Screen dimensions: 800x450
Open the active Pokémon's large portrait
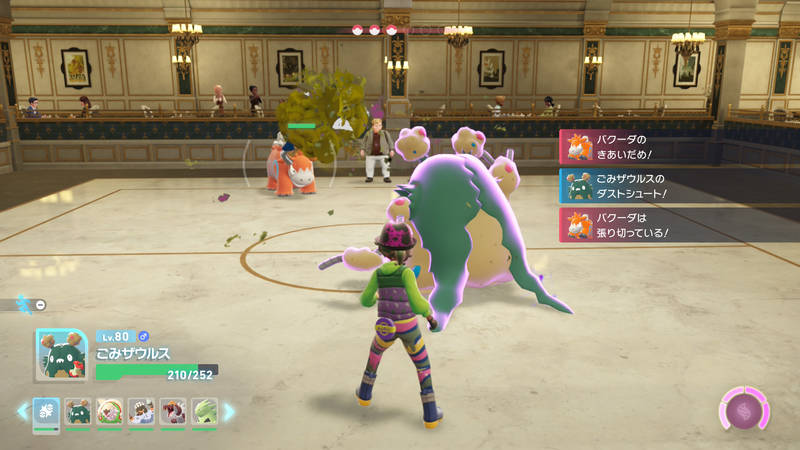61,356
